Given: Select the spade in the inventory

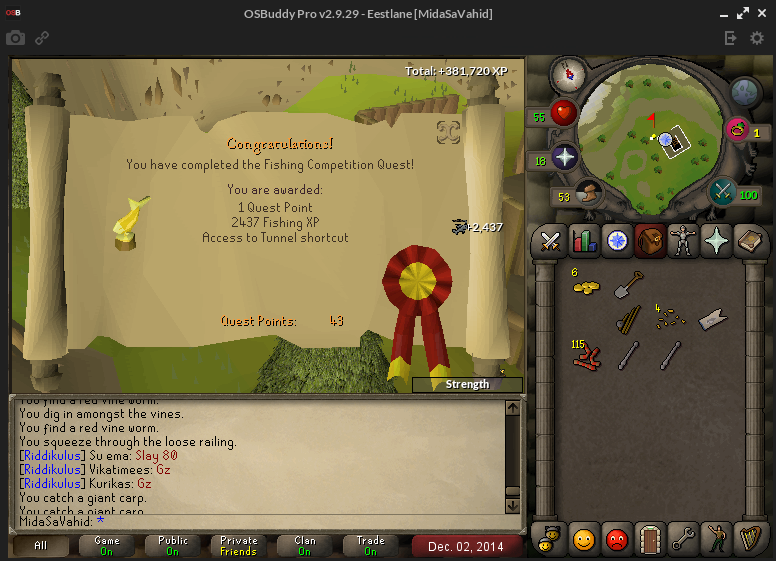Looking at the screenshot, I should click(x=628, y=284).
